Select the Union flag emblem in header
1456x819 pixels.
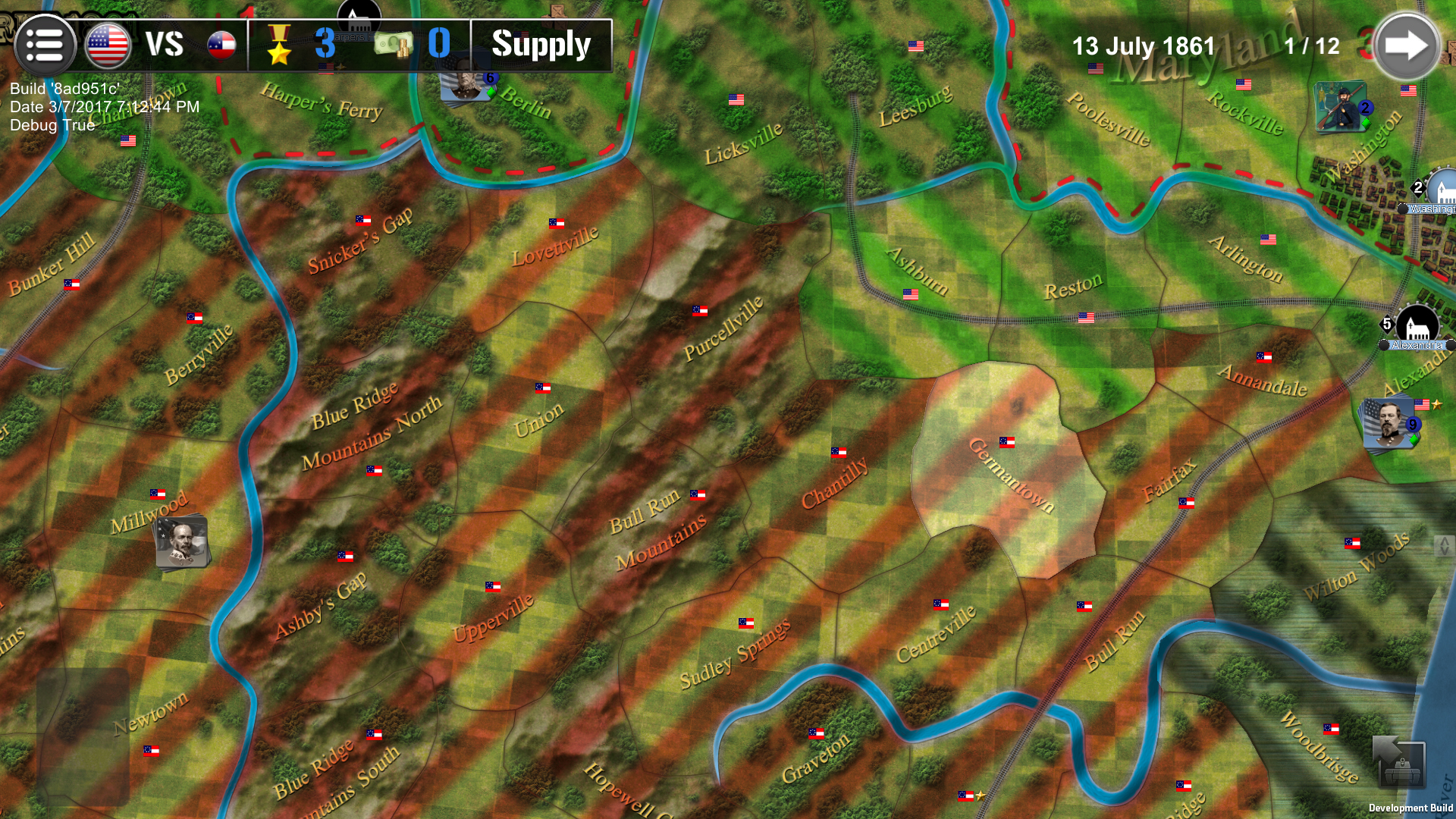click(106, 44)
